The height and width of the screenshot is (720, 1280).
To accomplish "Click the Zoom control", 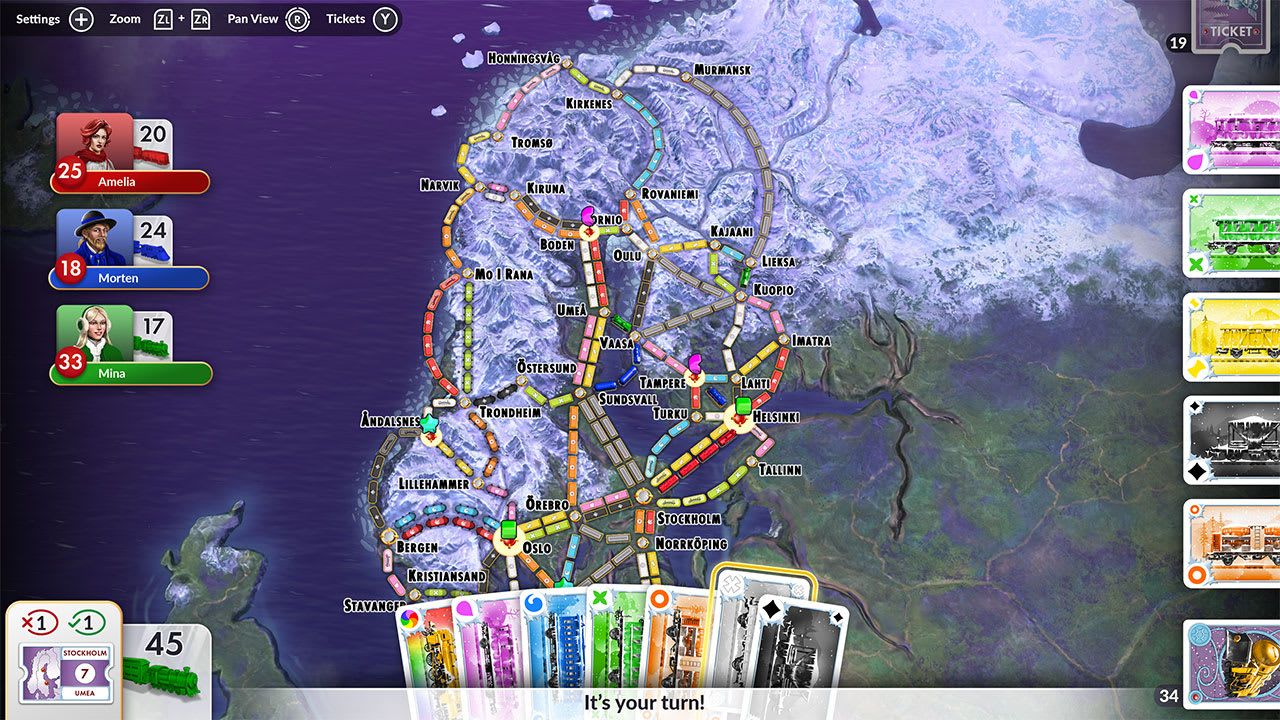I will (124, 18).
